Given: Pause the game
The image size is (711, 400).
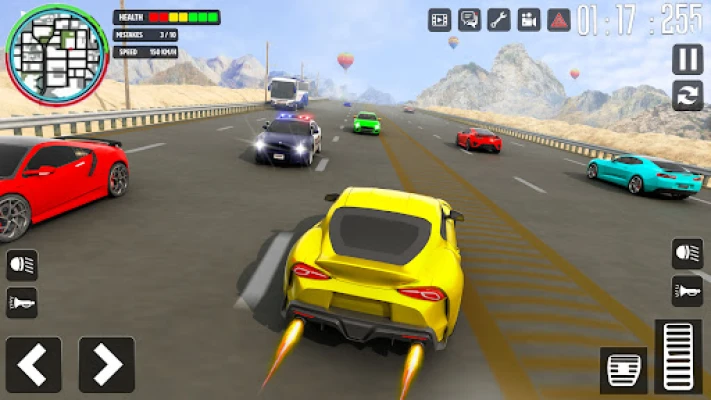Looking at the screenshot, I should [x=687, y=59].
